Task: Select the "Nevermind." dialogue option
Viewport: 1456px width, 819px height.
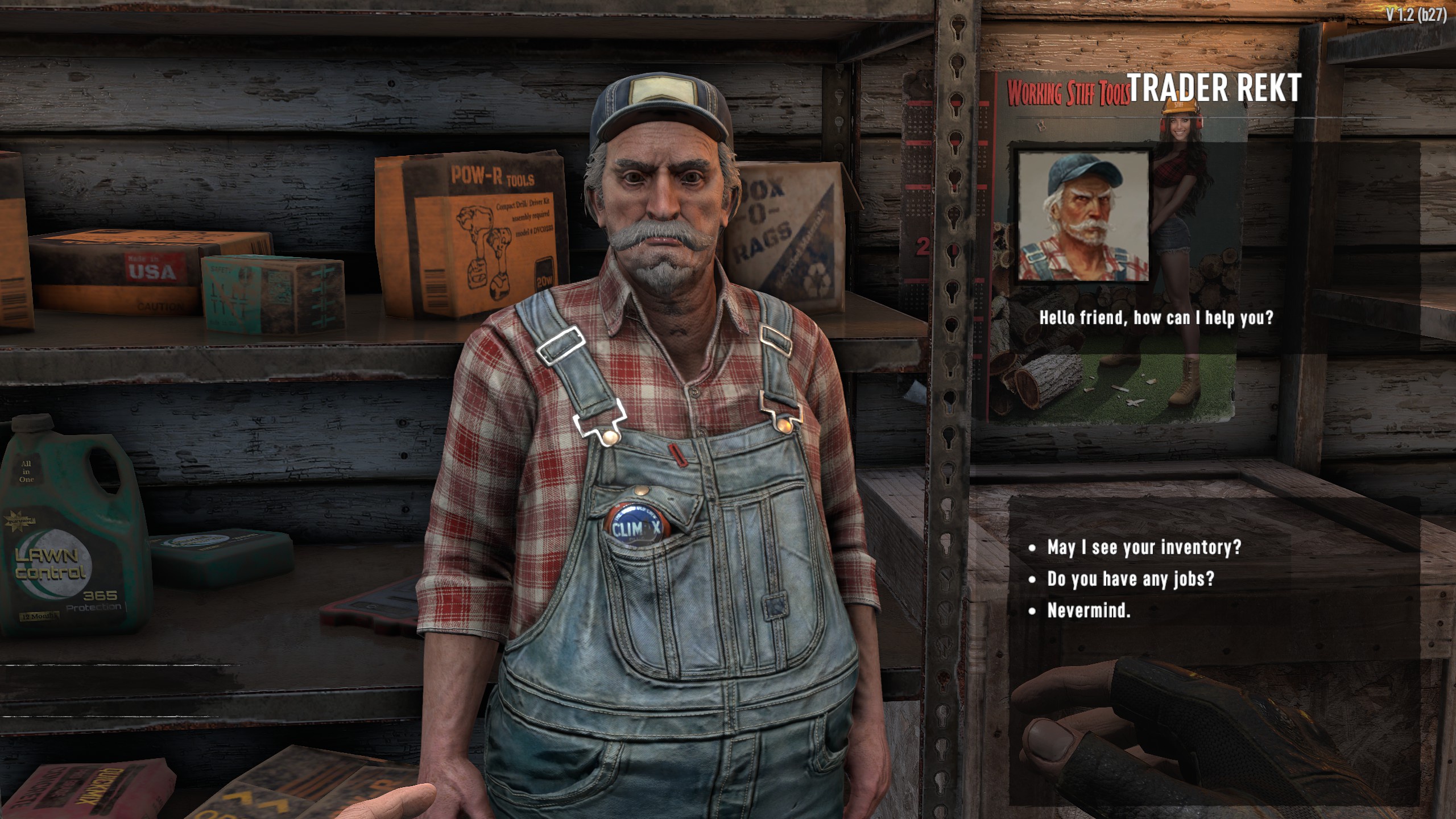Action: point(1089,611)
